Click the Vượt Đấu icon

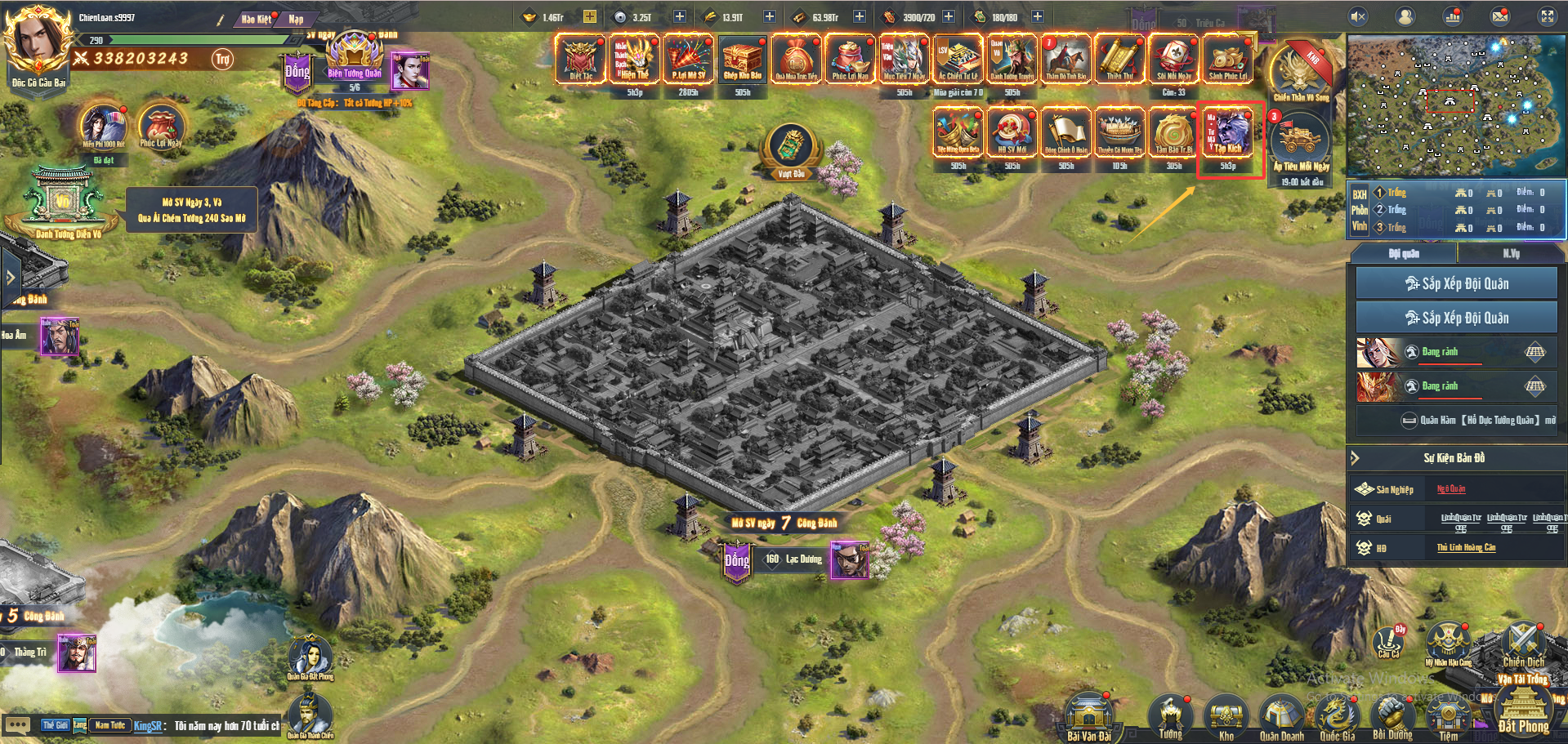coord(790,150)
